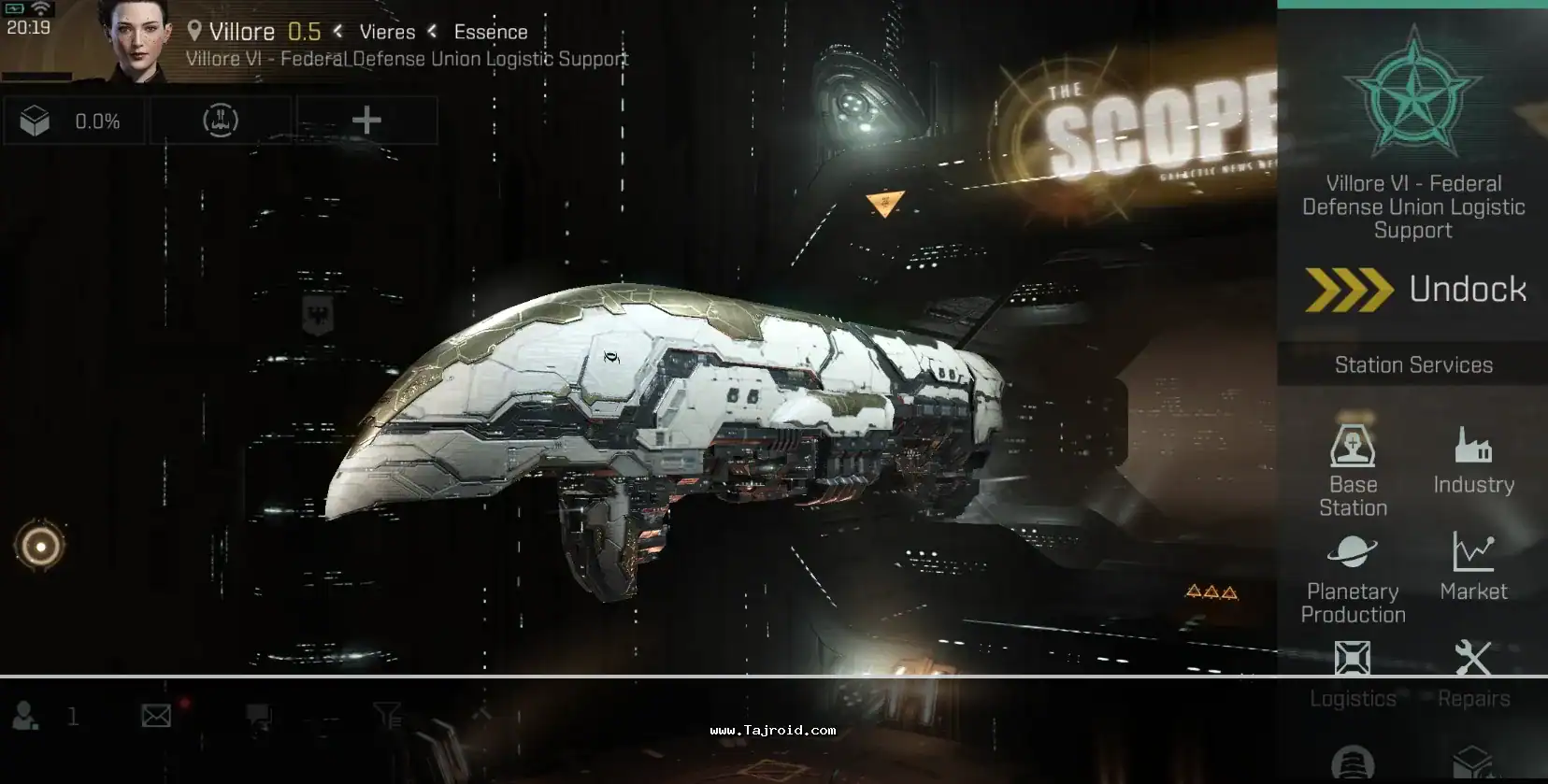Viewport: 1548px width, 784px height.
Task: Open the mail envelope icon
Action: [x=156, y=716]
